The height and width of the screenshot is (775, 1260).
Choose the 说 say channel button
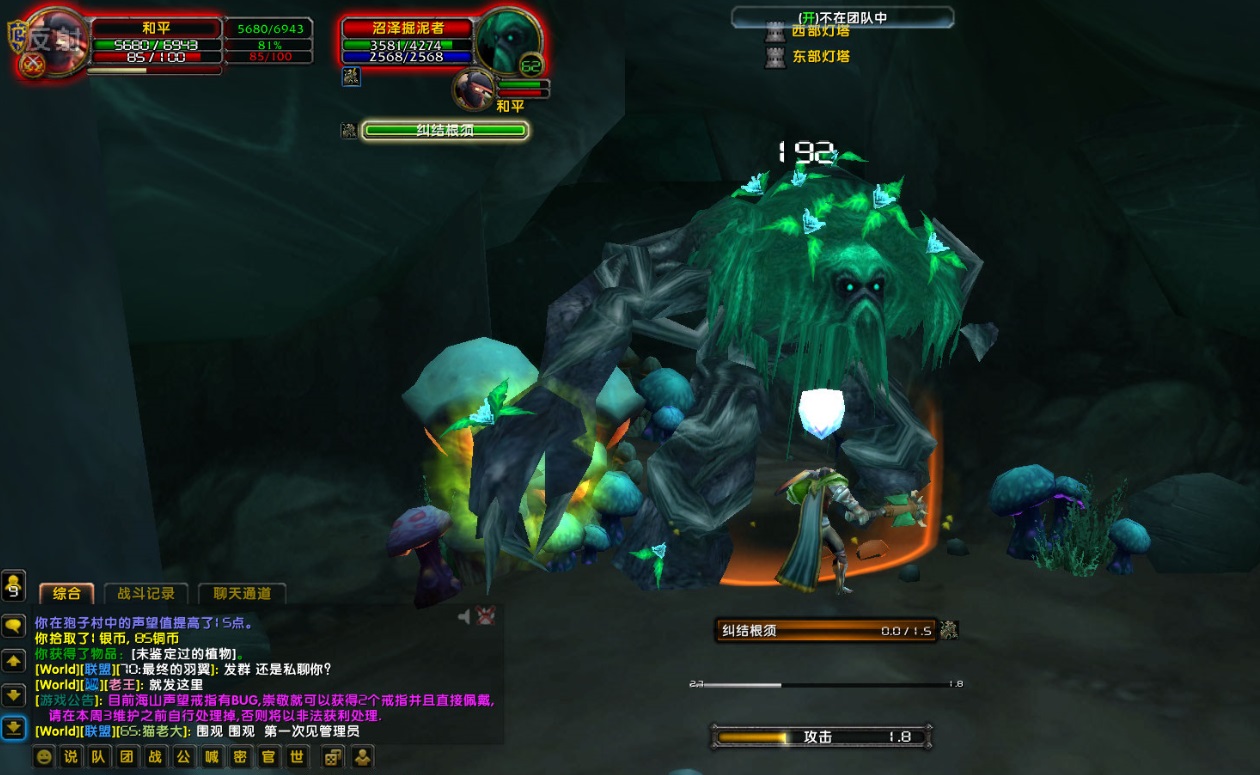coord(71,757)
